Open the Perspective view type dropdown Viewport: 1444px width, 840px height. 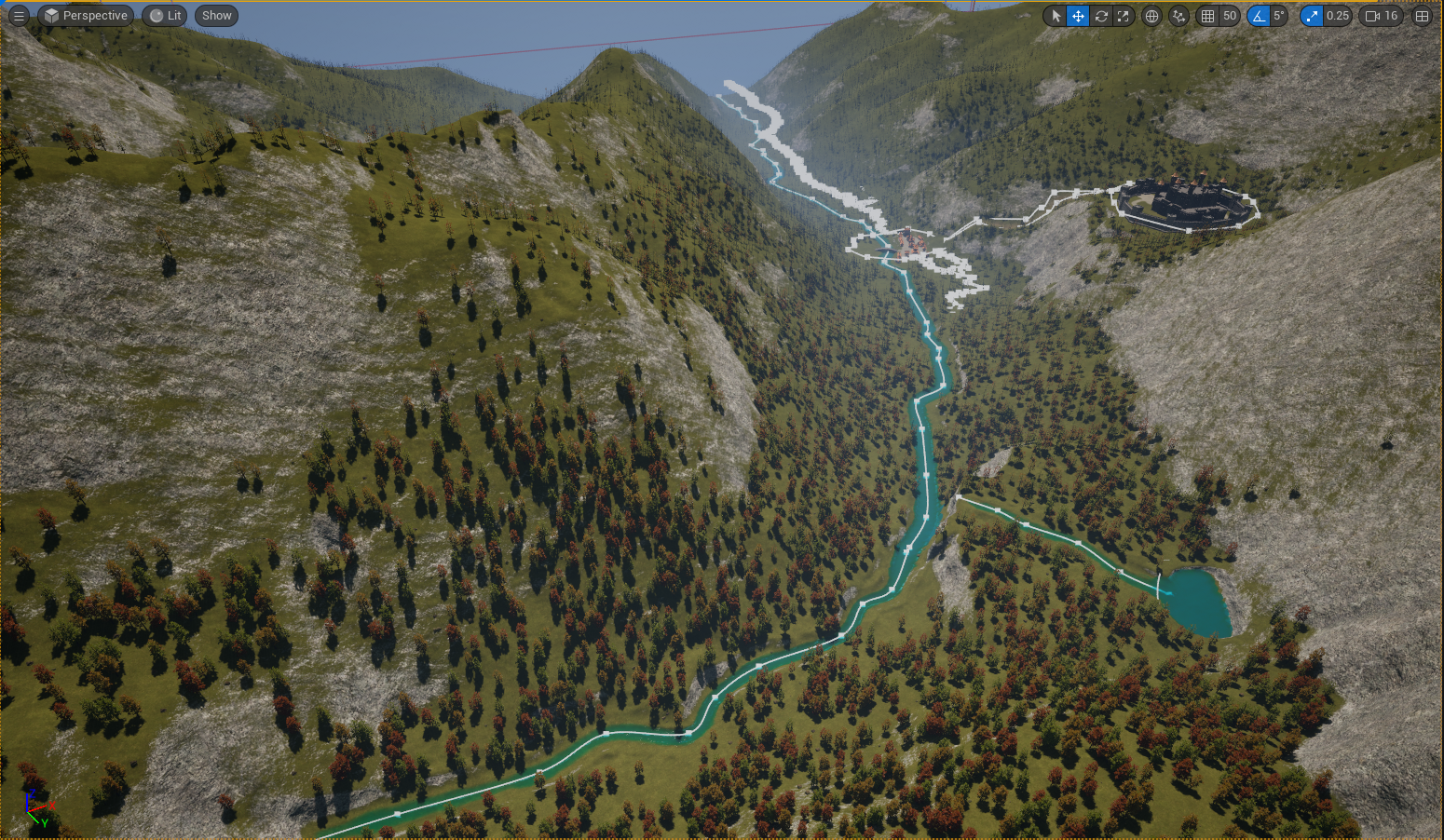pos(86,16)
